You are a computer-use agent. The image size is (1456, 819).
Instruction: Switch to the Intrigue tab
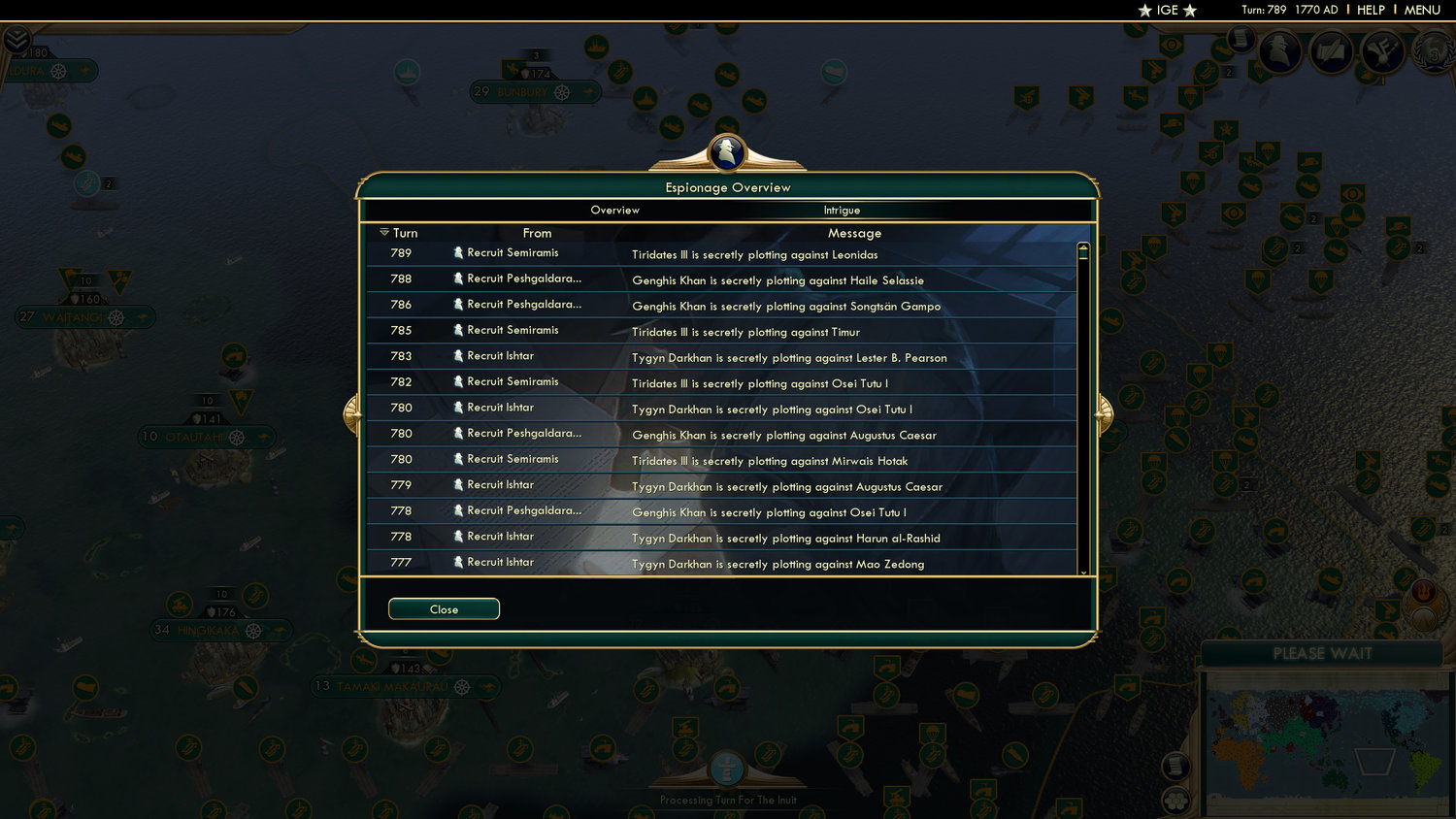coord(841,210)
